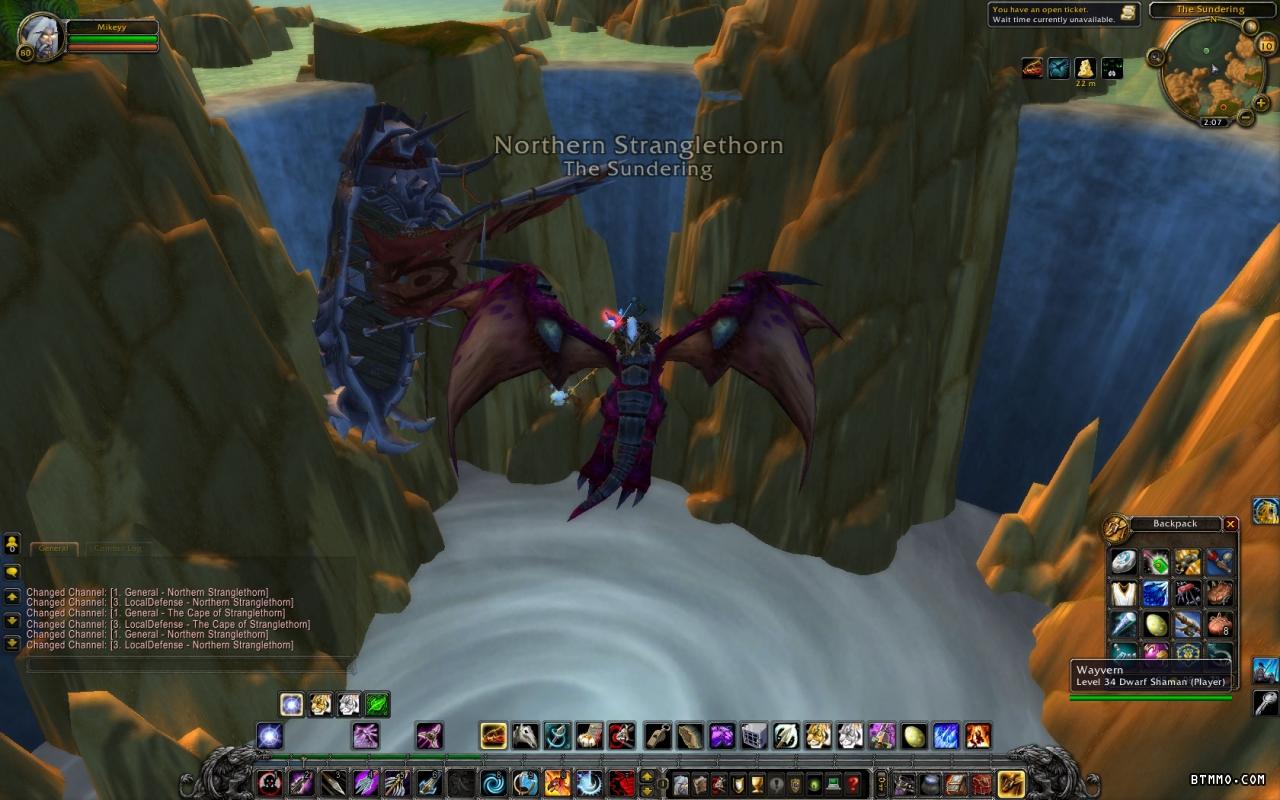Viewport: 1280px width, 800px height.
Task: Activate the blue swirl ability on the action bar
Action: click(x=493, y=783)
